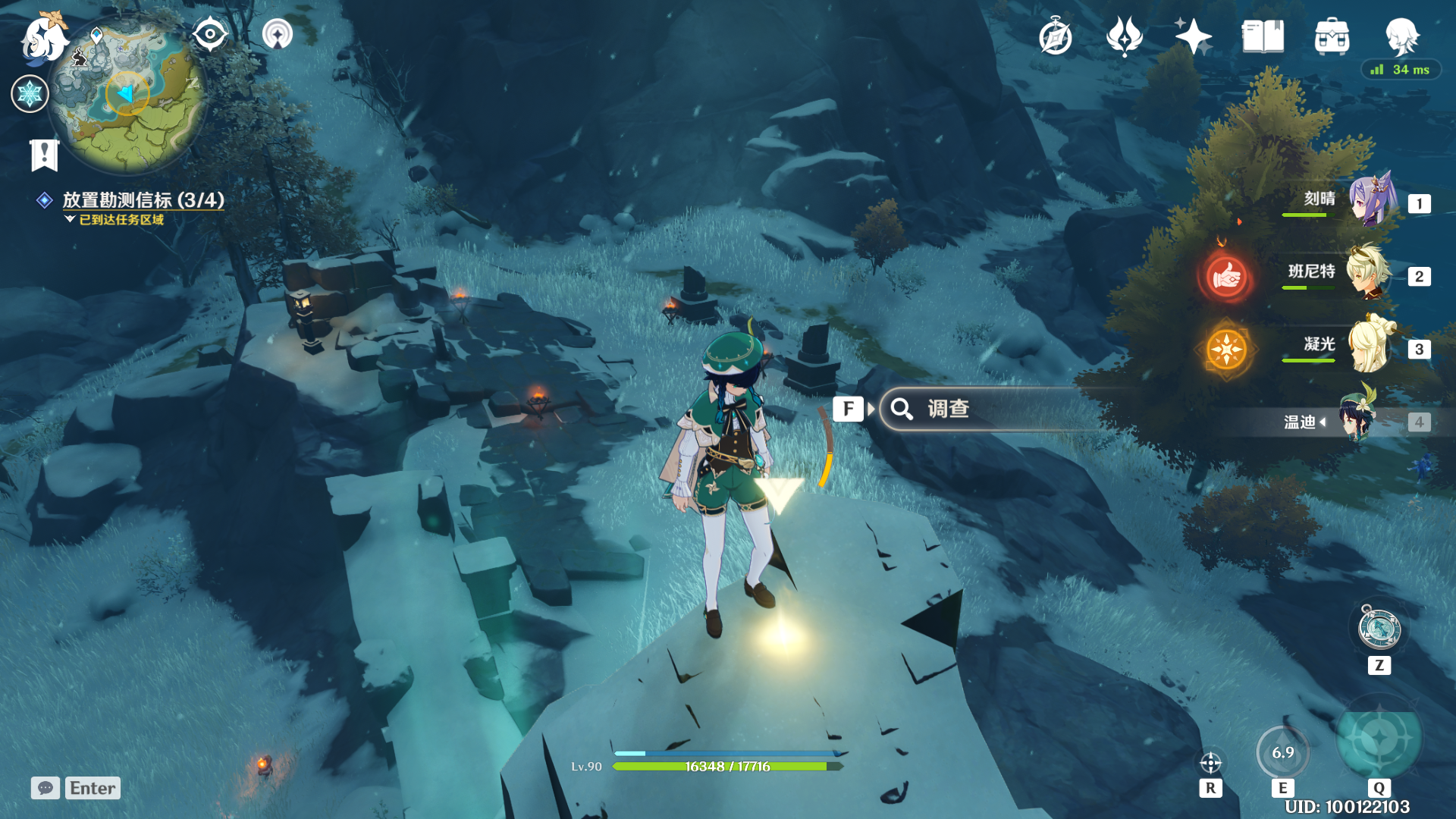This screenshot has width=1456, height=819.
Task: Open the chat speech bubble icon
Action: point(45,788)
